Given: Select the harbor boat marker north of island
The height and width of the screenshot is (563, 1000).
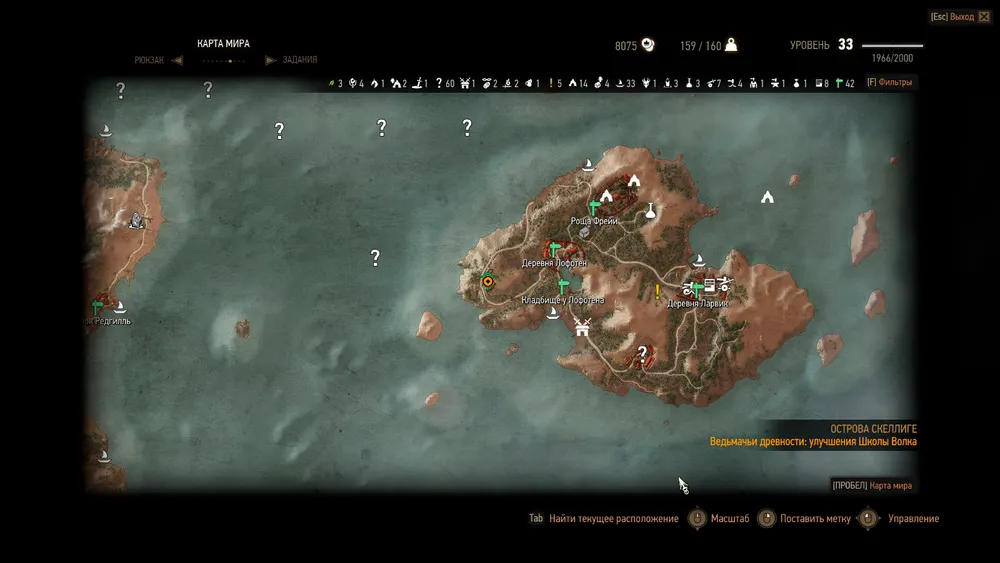Looking at the screenshot, I should pos(589,164).
